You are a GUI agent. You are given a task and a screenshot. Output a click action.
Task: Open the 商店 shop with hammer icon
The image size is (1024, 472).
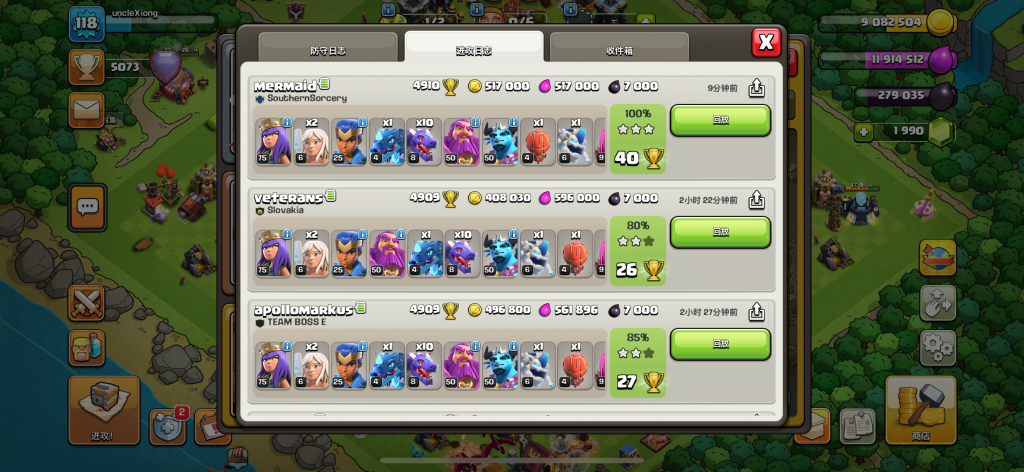coord(920,409)
